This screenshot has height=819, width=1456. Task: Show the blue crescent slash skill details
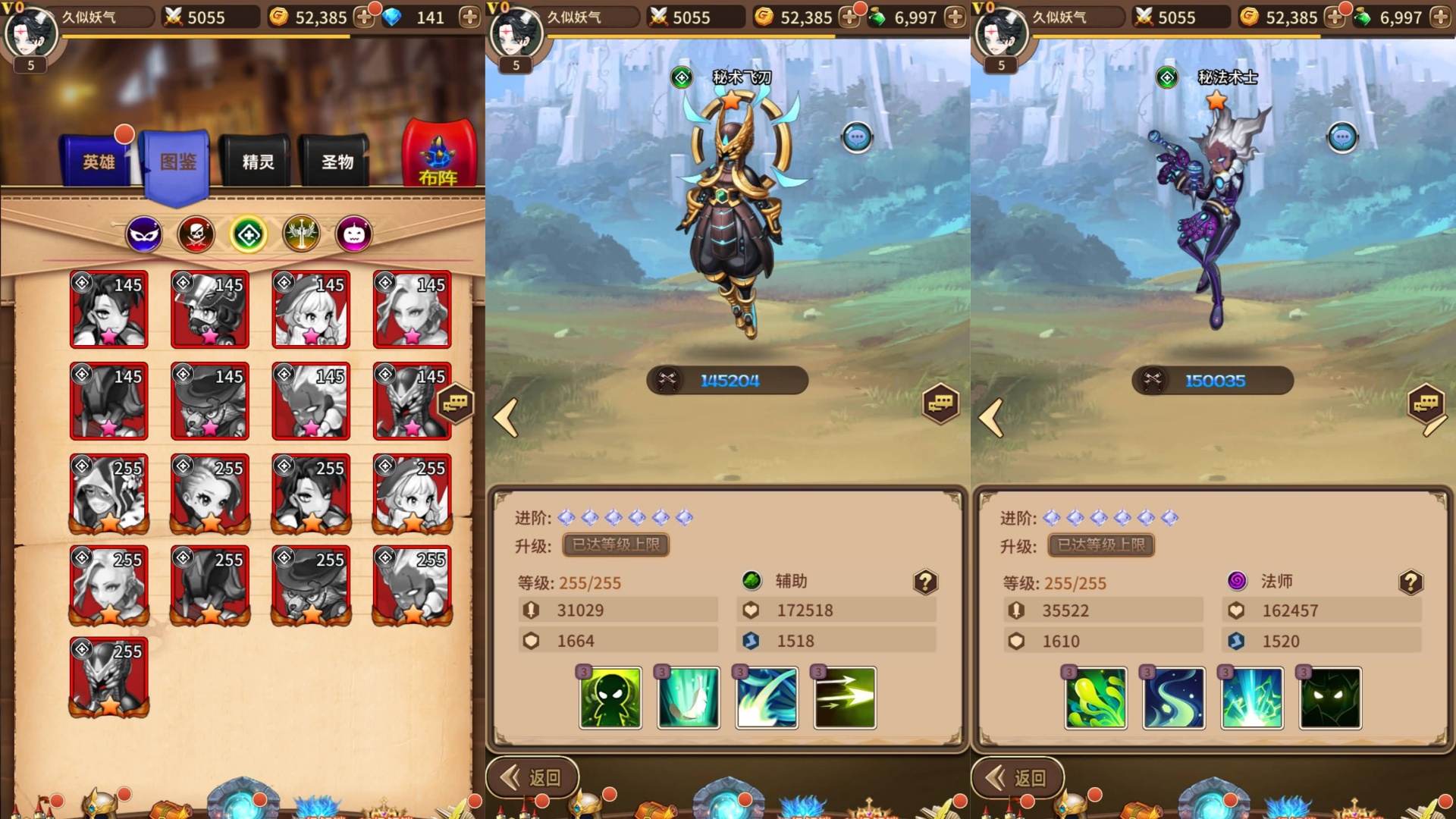[767, 698]
